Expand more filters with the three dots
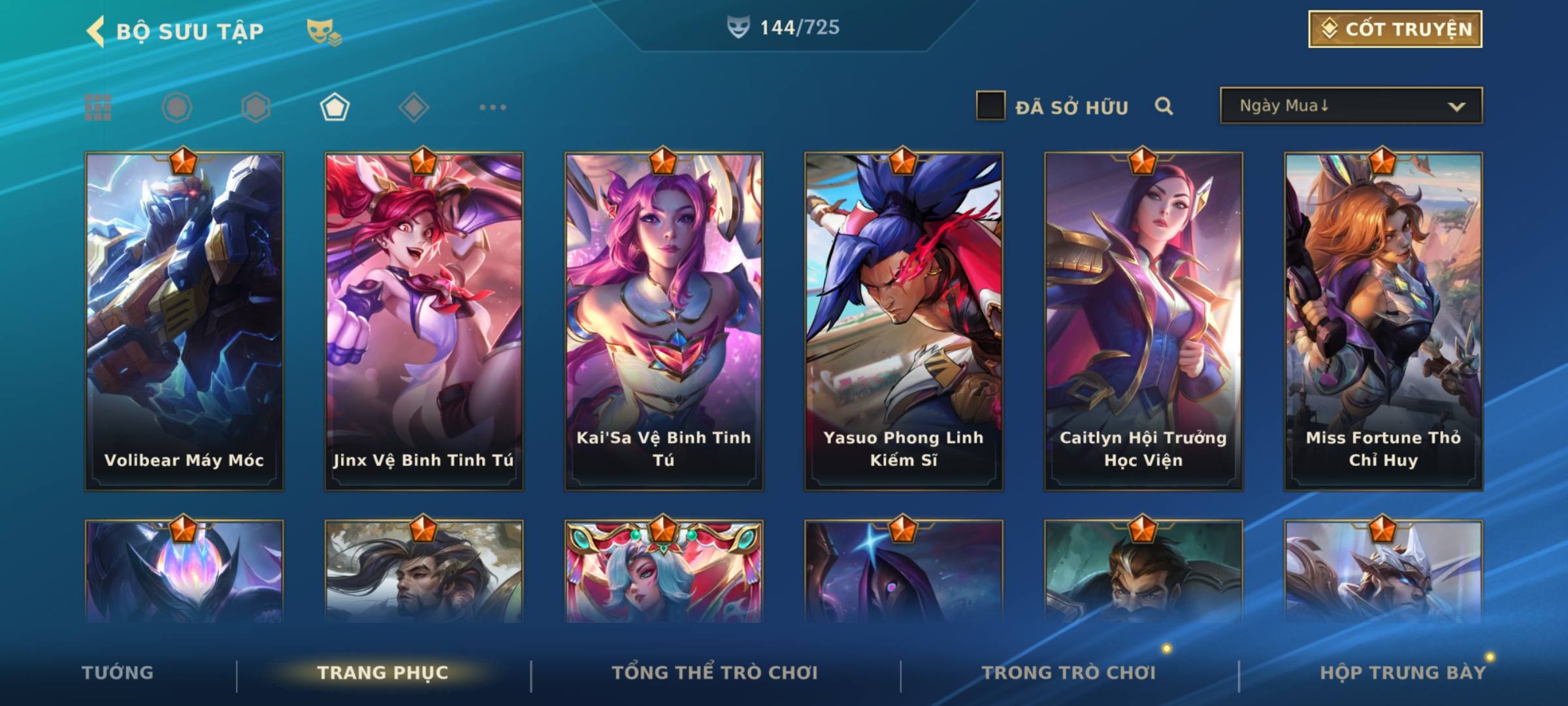Screen dimensions: 1568x706 click(x=493, y=107)
